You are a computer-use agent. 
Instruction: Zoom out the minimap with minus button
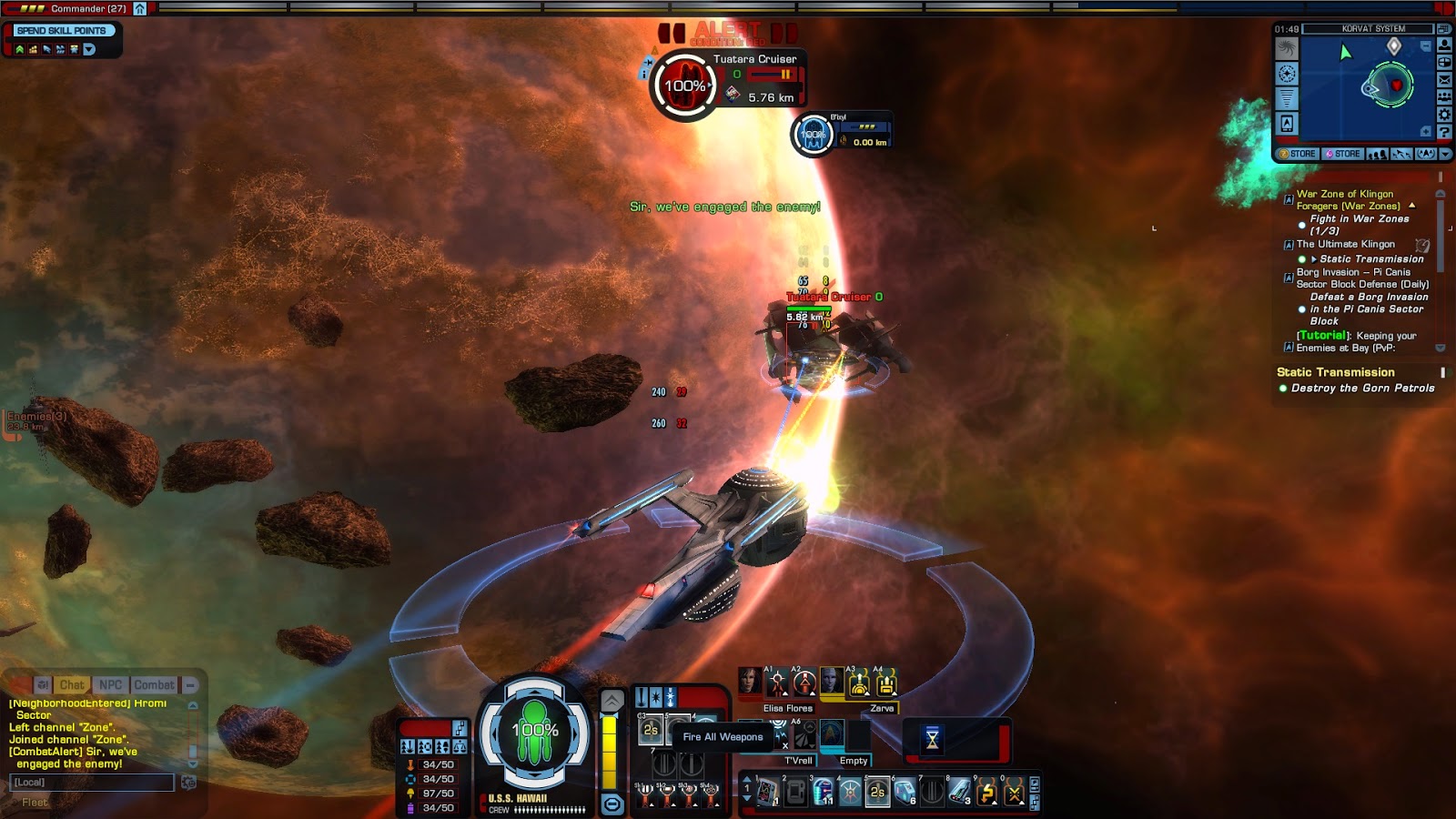point(1426,45)
